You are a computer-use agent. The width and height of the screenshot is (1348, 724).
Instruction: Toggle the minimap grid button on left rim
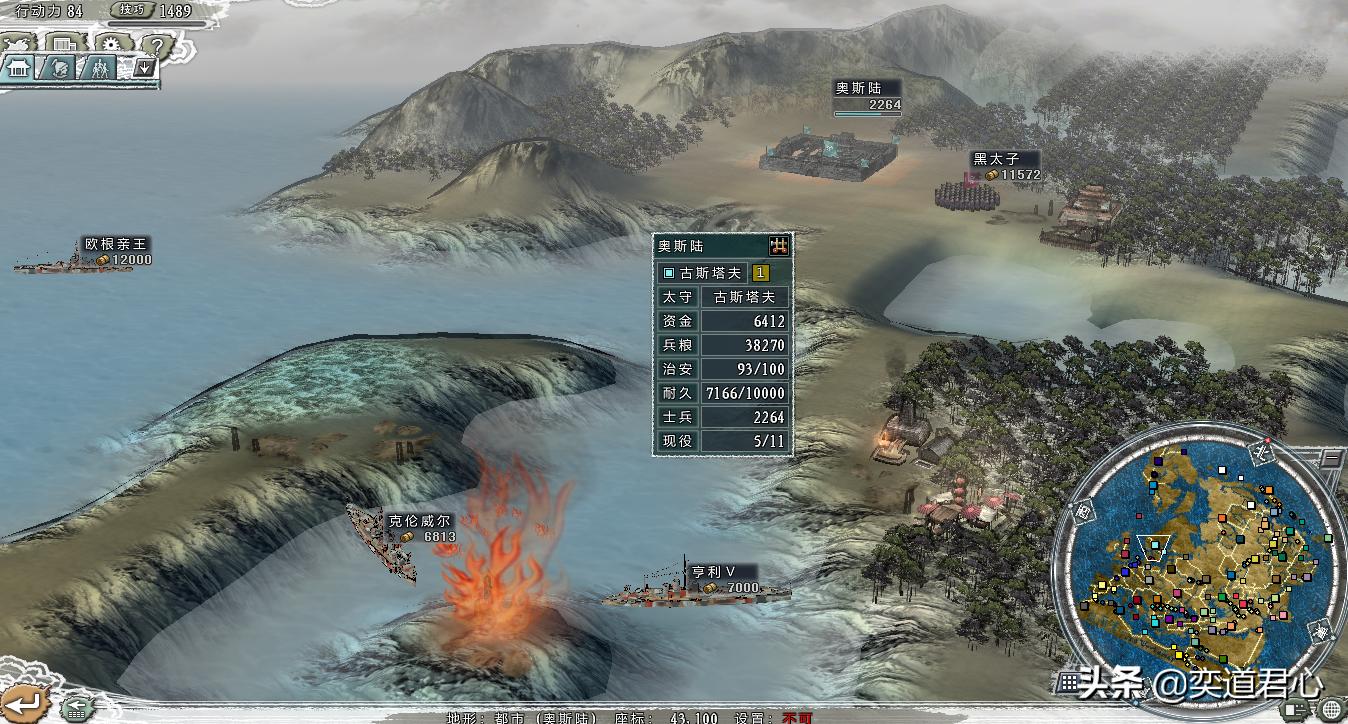[x=1085, y=511]
